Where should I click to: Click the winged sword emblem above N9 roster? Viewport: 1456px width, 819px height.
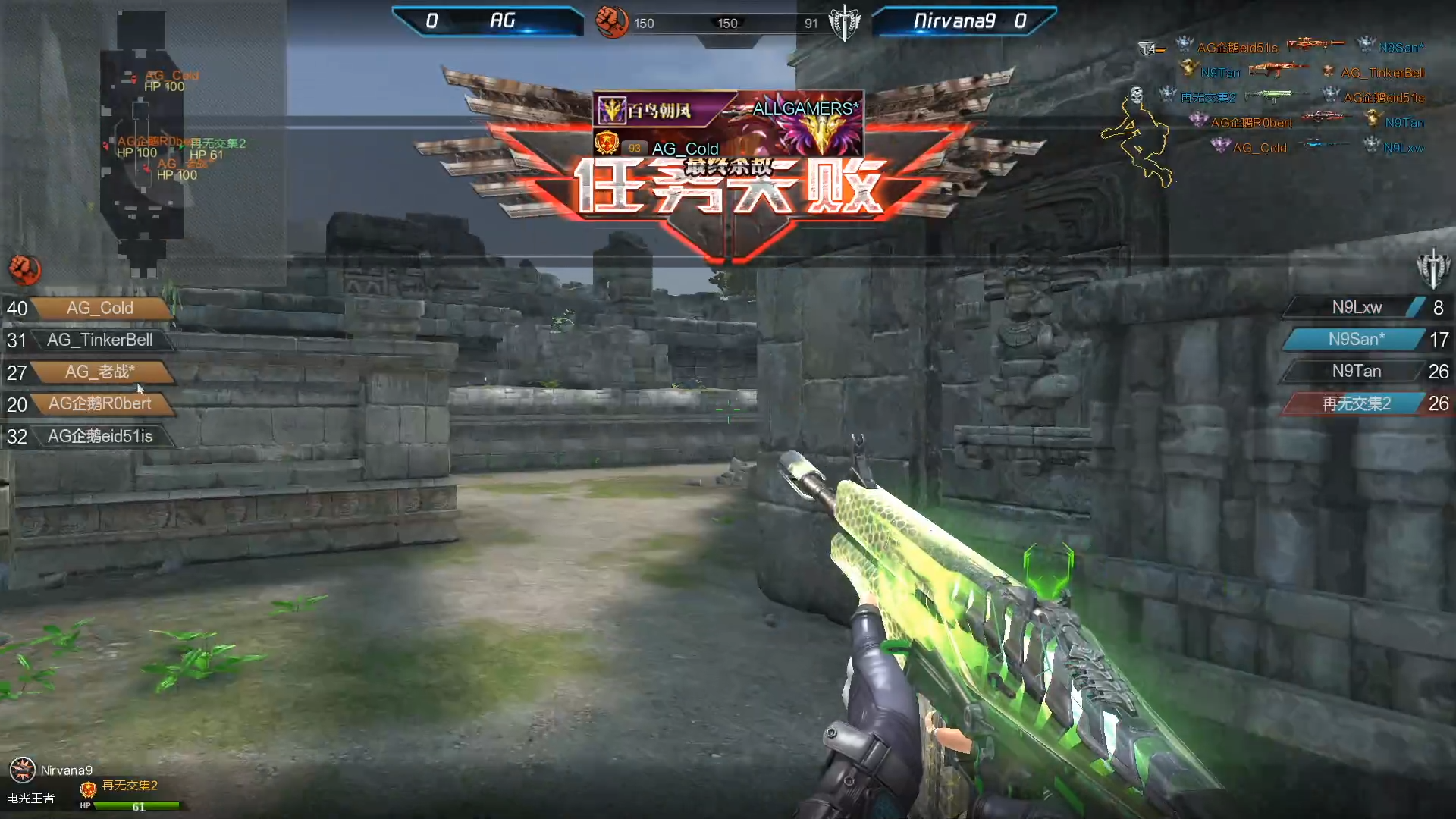tap(1432, 268)
